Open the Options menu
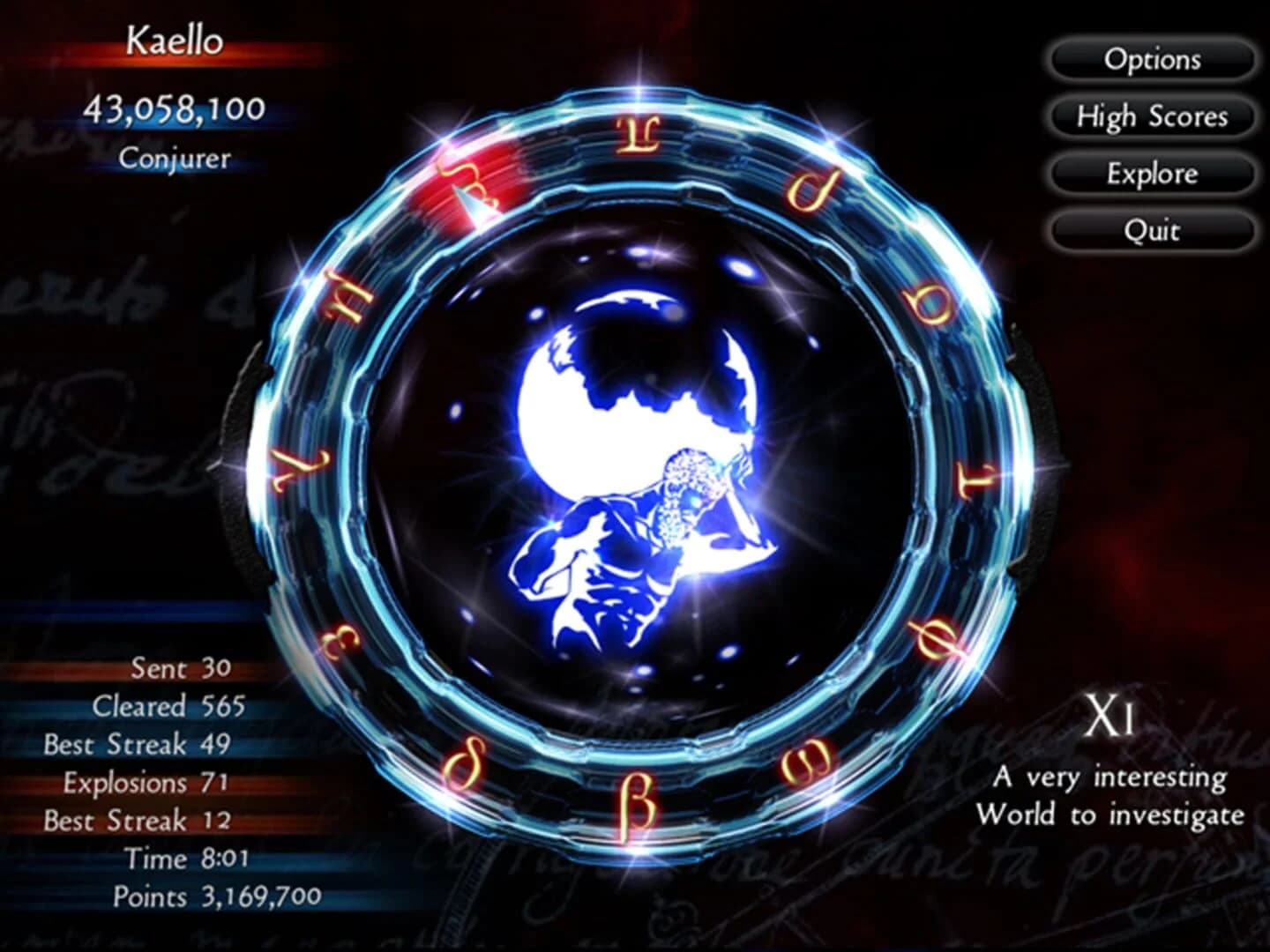The height and width of the screenshot is (952, 1270). (1151, 59)
